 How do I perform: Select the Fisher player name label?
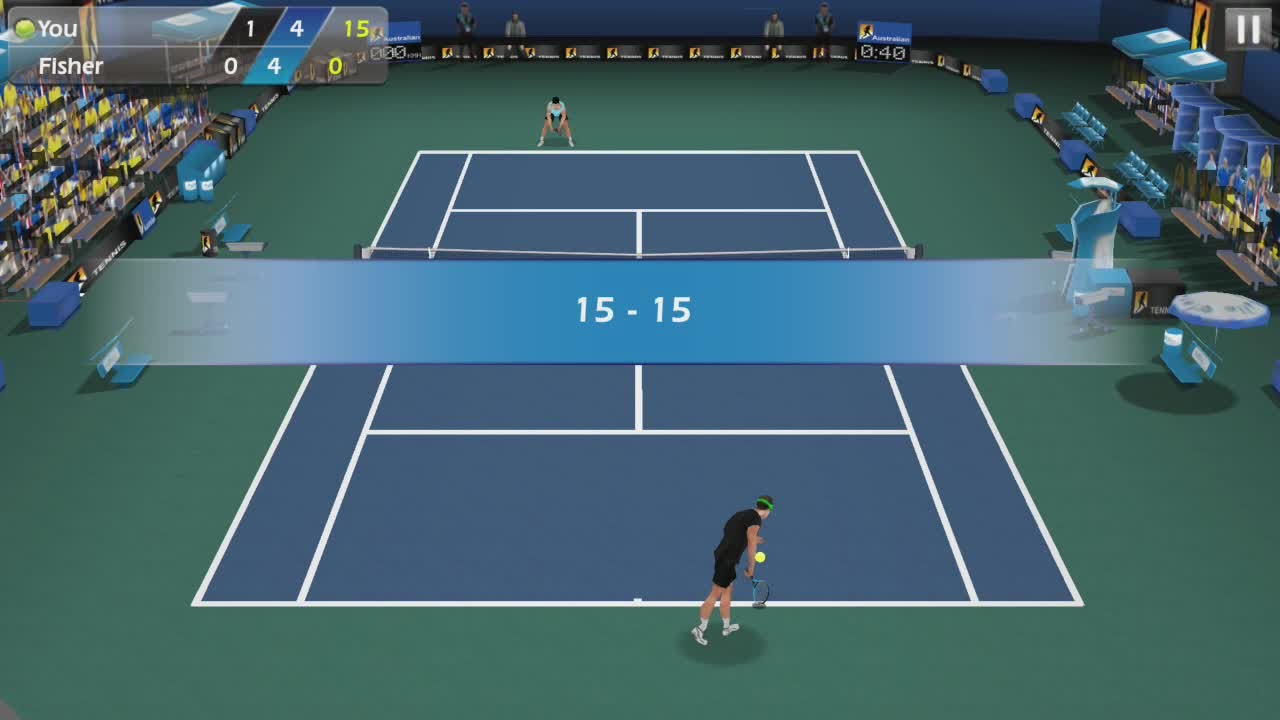(x=70, y=65)
